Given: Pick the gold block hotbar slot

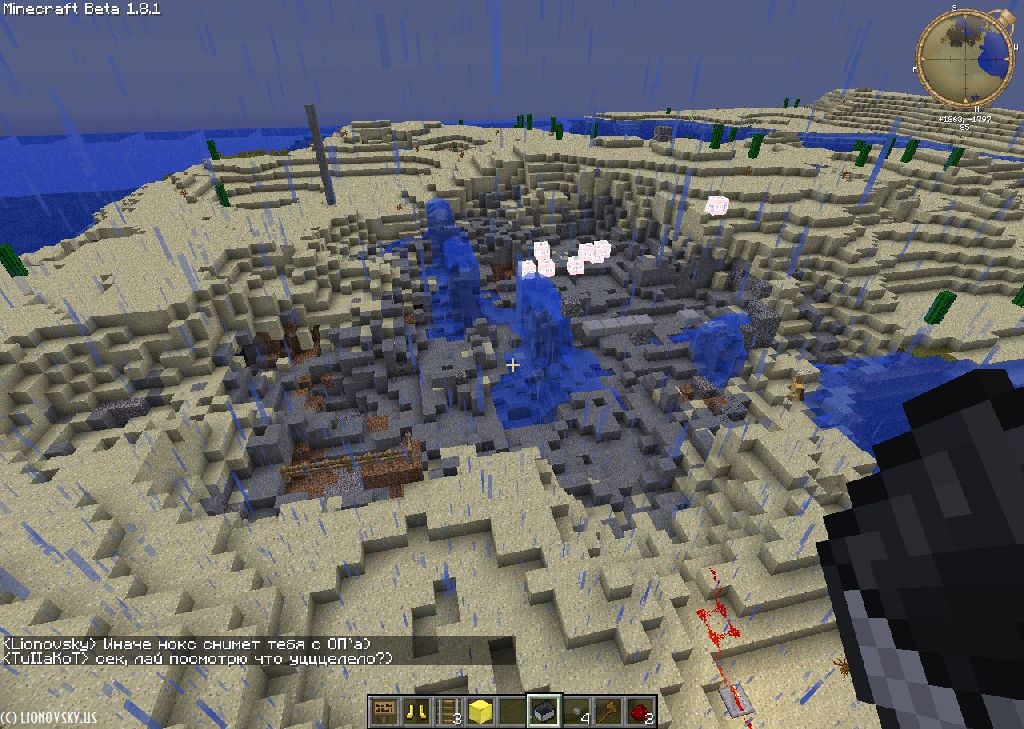Looking at the screenshot, I should click(480, 712).
